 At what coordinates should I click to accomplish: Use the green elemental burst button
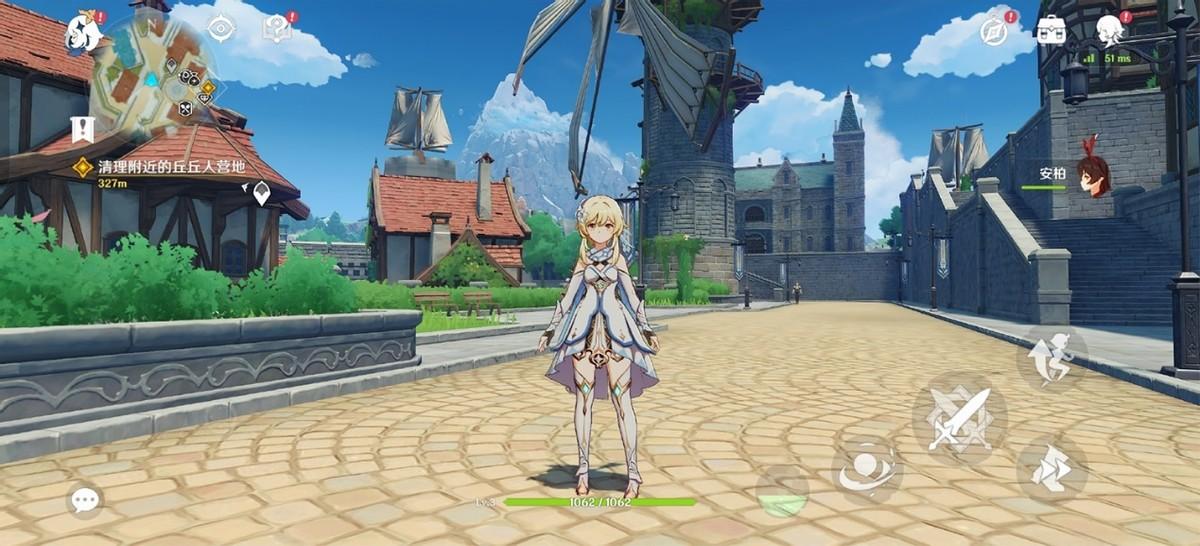(x=783, y=493)
